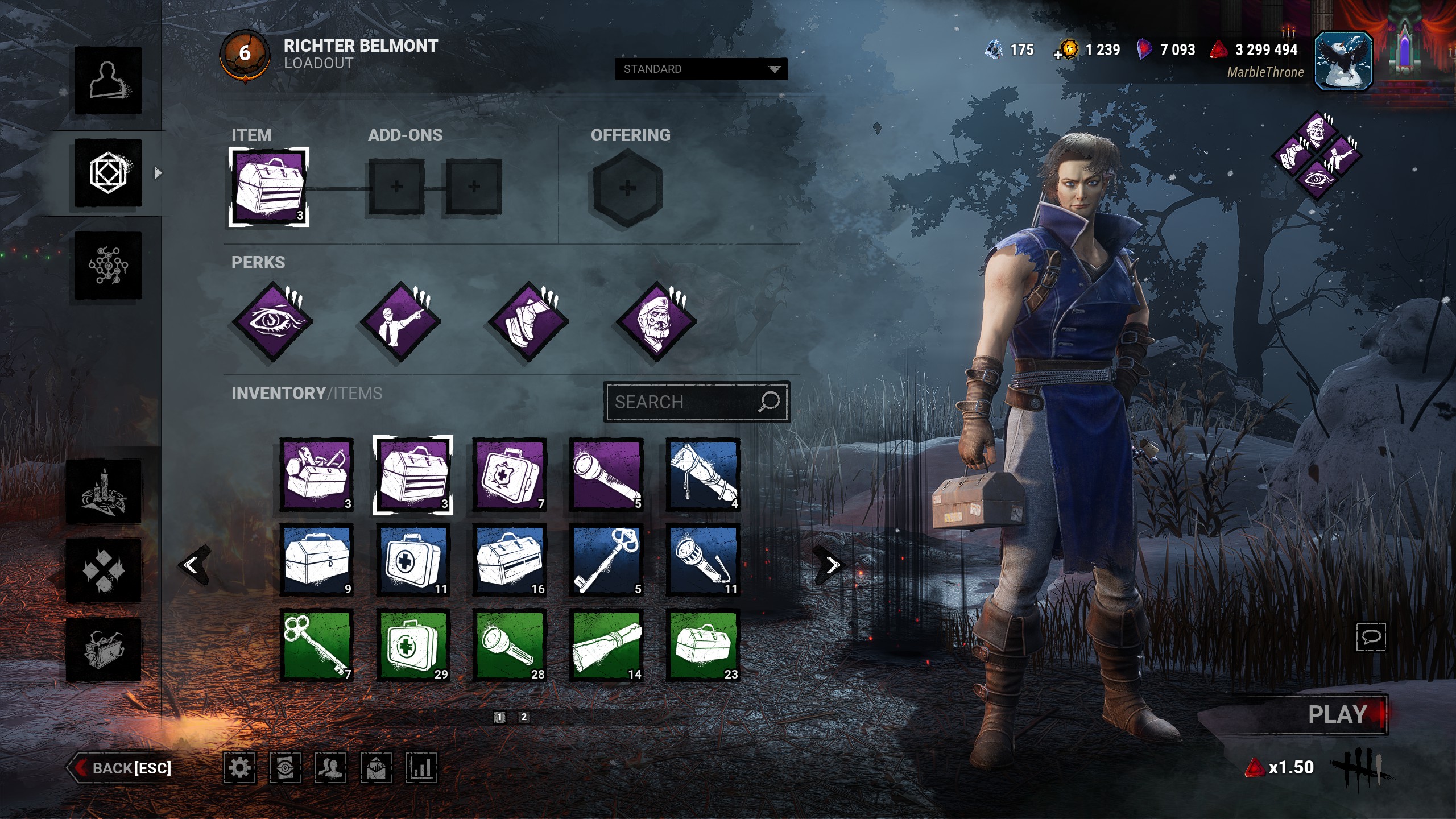Open the Bloodweb tab
1456x819 pixels.
coord(108,265)
